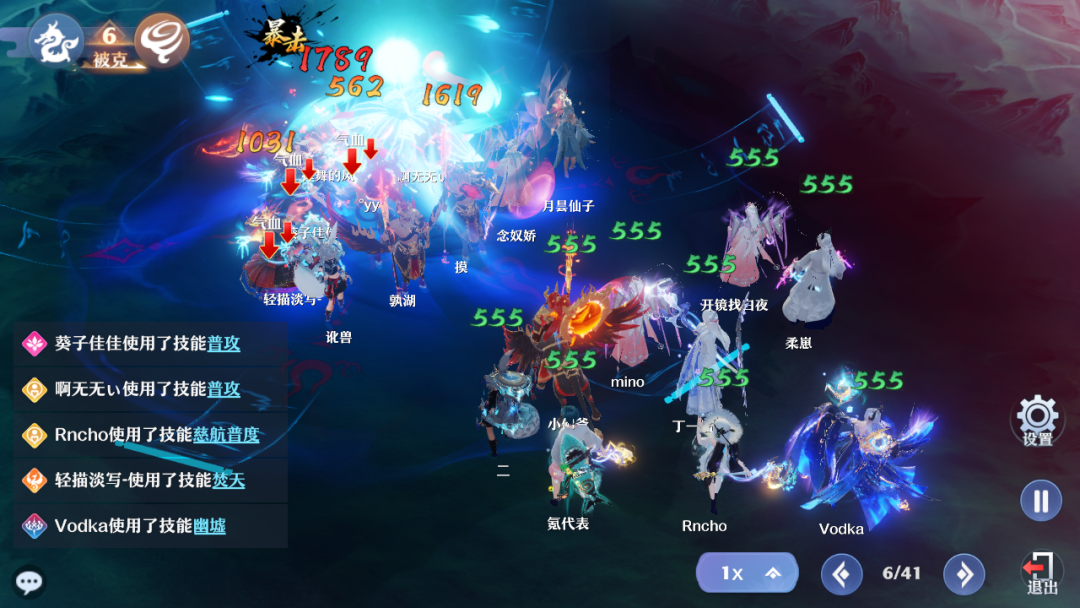
Task: Change the 1x playback speed
Action: (746, 573)
